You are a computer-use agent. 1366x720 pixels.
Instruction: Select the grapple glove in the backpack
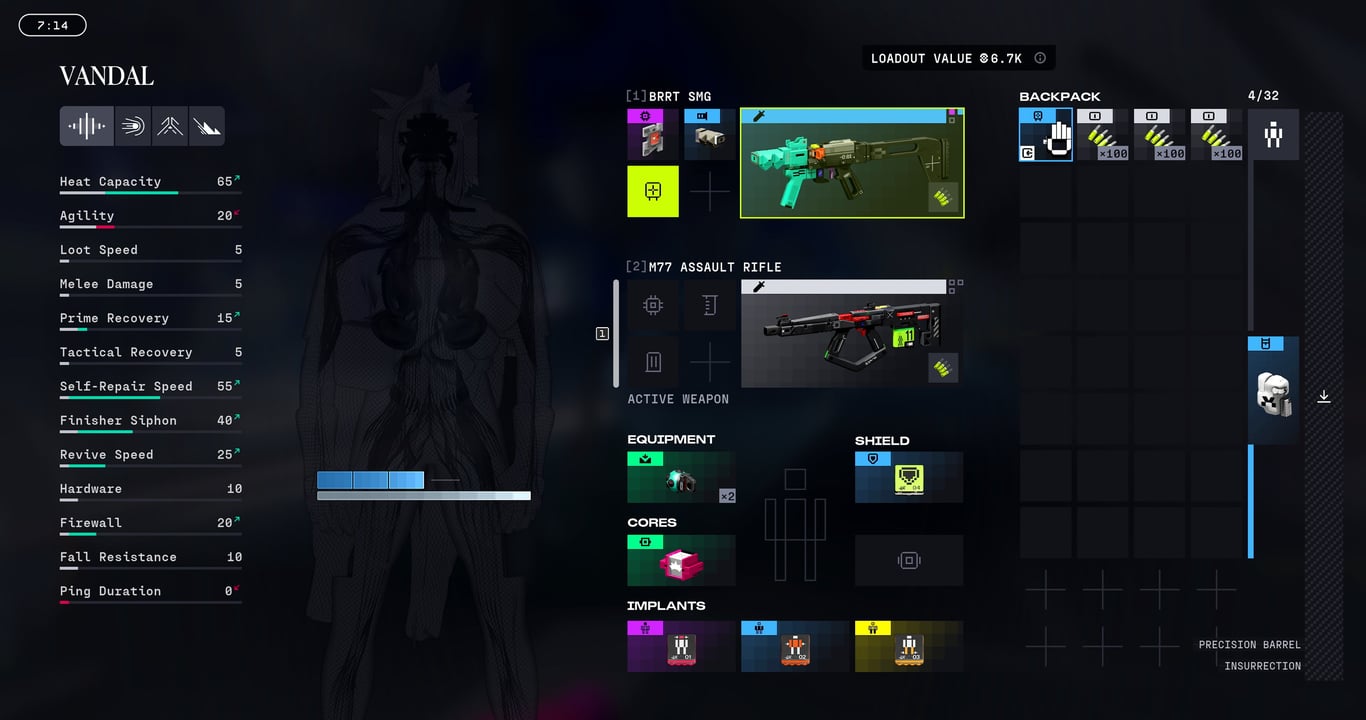pyautogui.click(x=1045, y=133)
